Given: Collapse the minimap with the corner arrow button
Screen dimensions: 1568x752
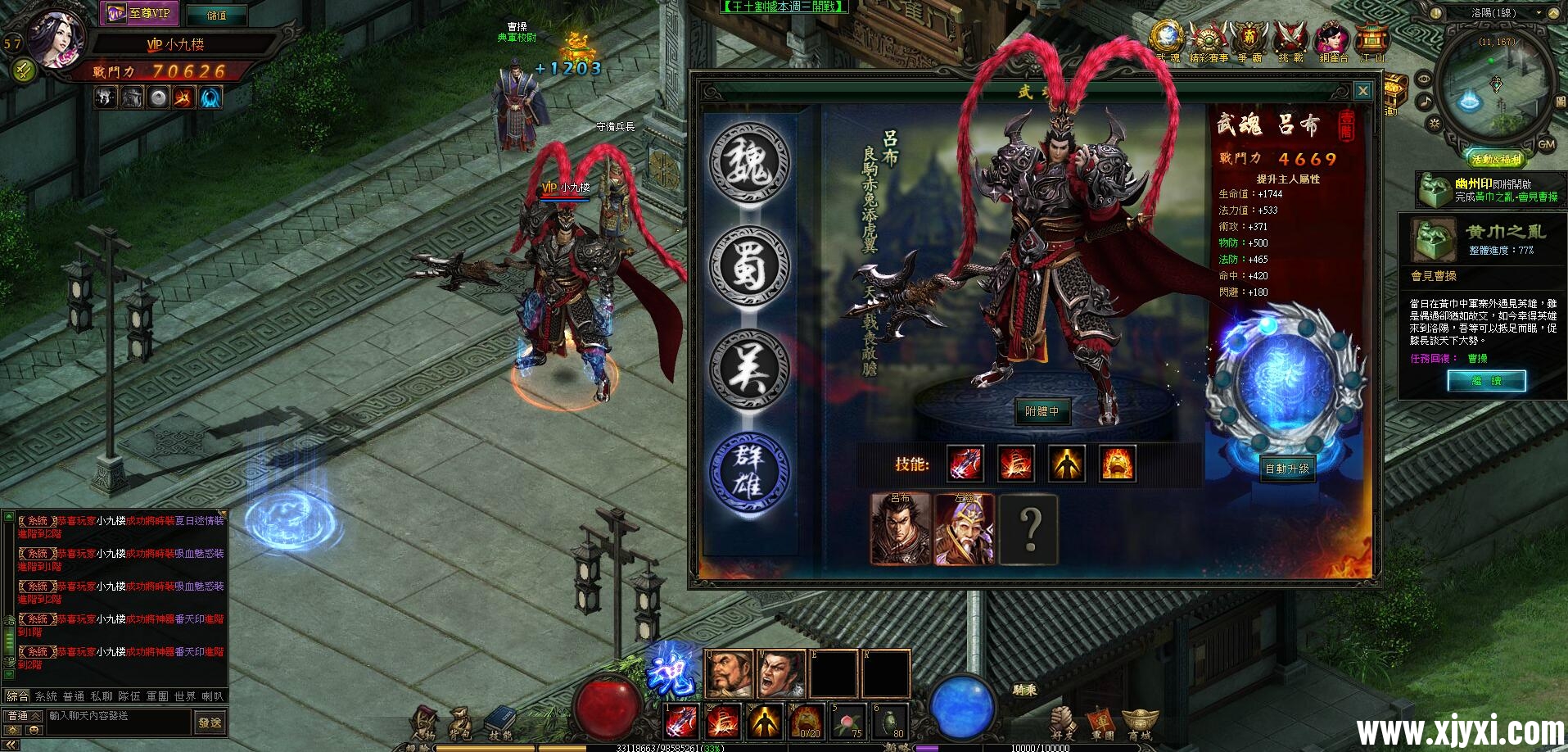Looking at the screenshot, I should click(x=1554, y=12).
